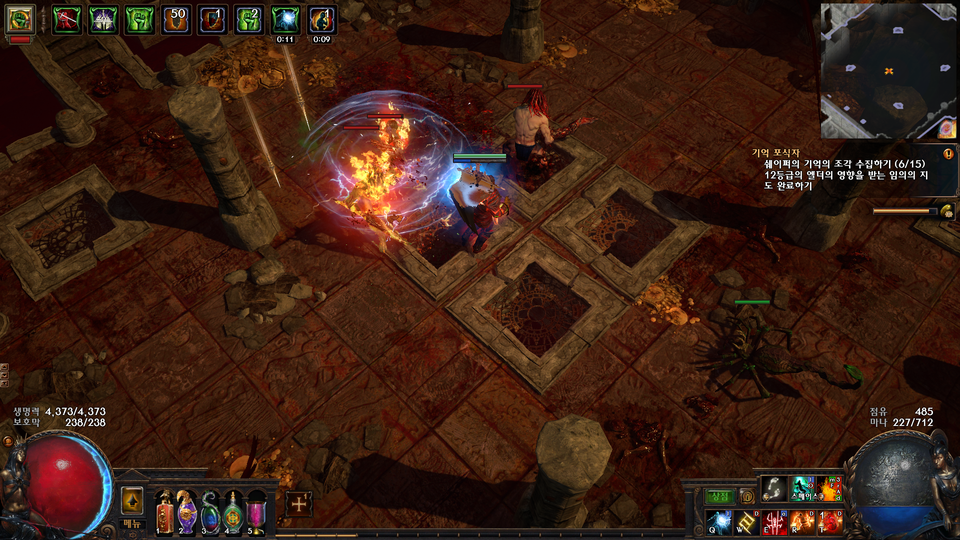Activate the R flaming figure skill
Image resolution: width=960 pixels, height=540 pixels.
[x=803, y=521]
